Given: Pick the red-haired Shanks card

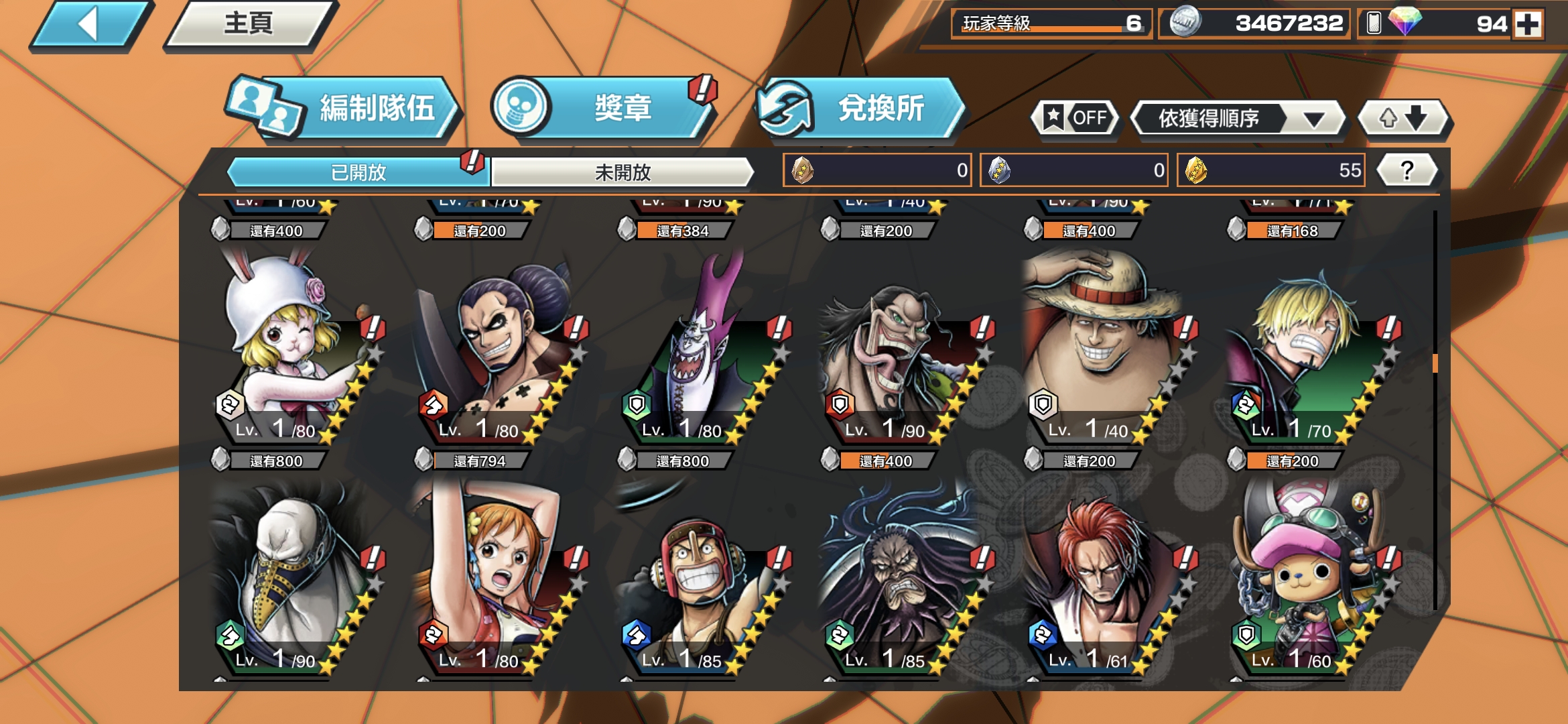Looking at the screenshot, I should (x=1099, y=577).
